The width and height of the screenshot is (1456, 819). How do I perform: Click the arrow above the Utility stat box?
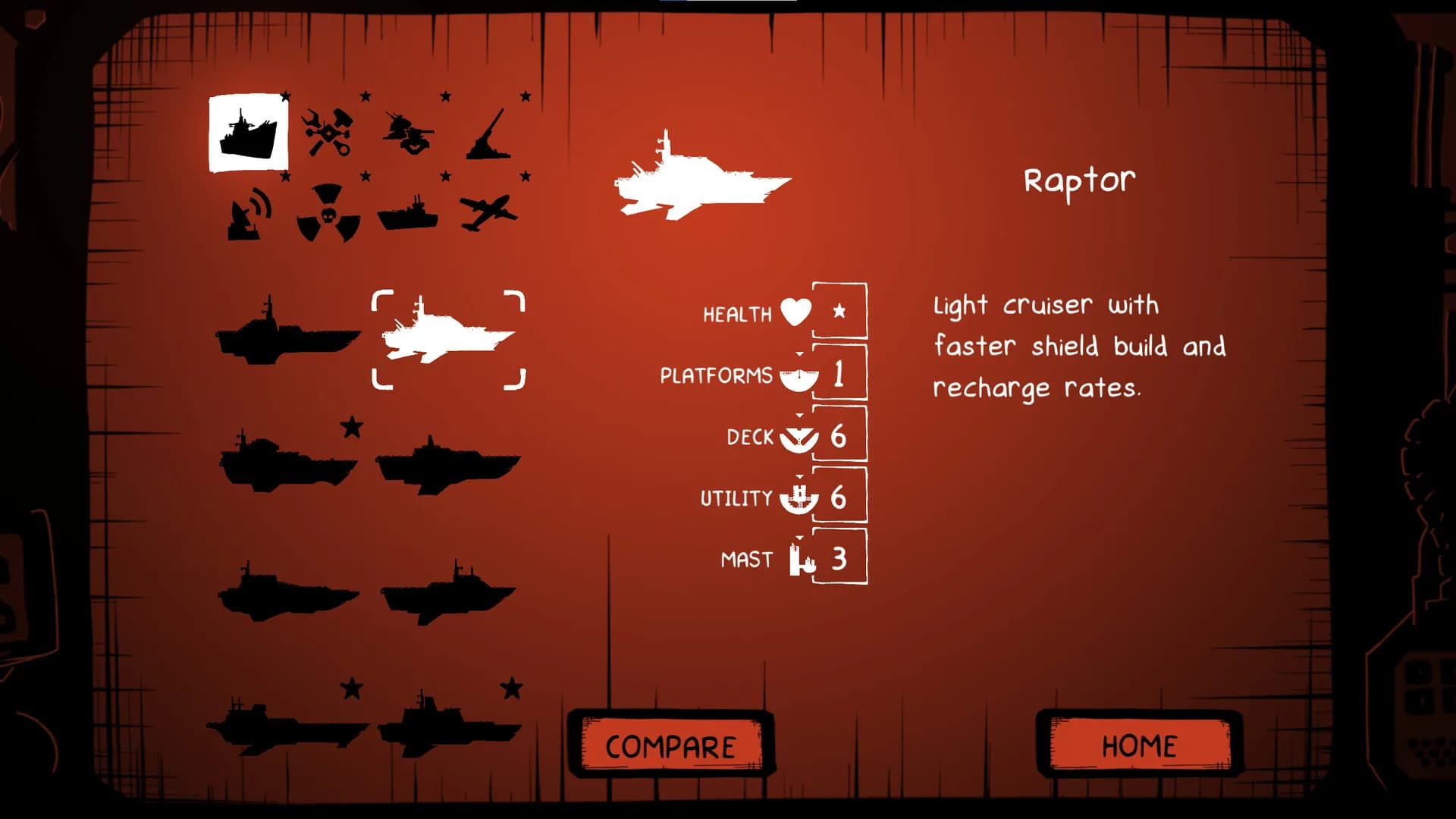tap(800, 475)
